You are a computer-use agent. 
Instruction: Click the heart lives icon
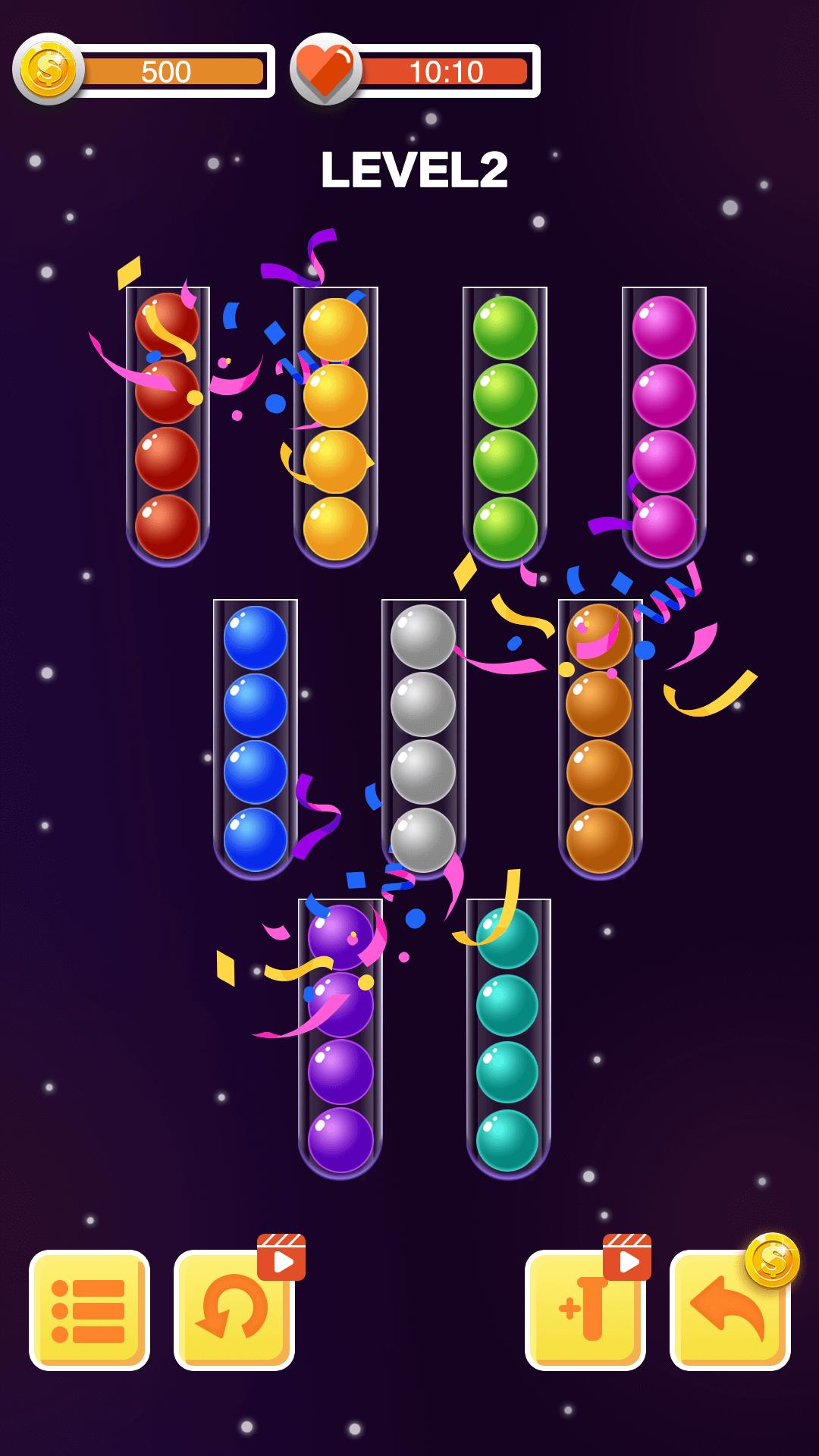(325, 70)
